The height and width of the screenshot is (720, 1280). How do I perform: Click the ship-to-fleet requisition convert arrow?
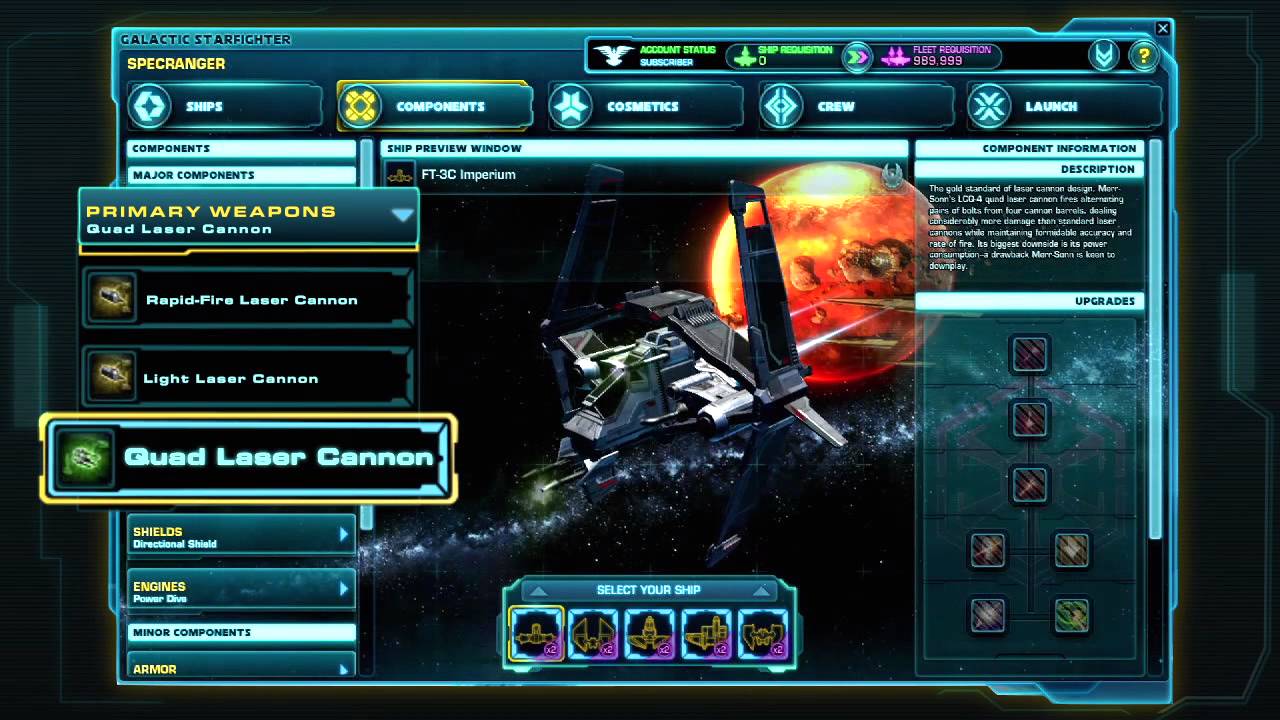pyautogui.click(x=856, y=56)
